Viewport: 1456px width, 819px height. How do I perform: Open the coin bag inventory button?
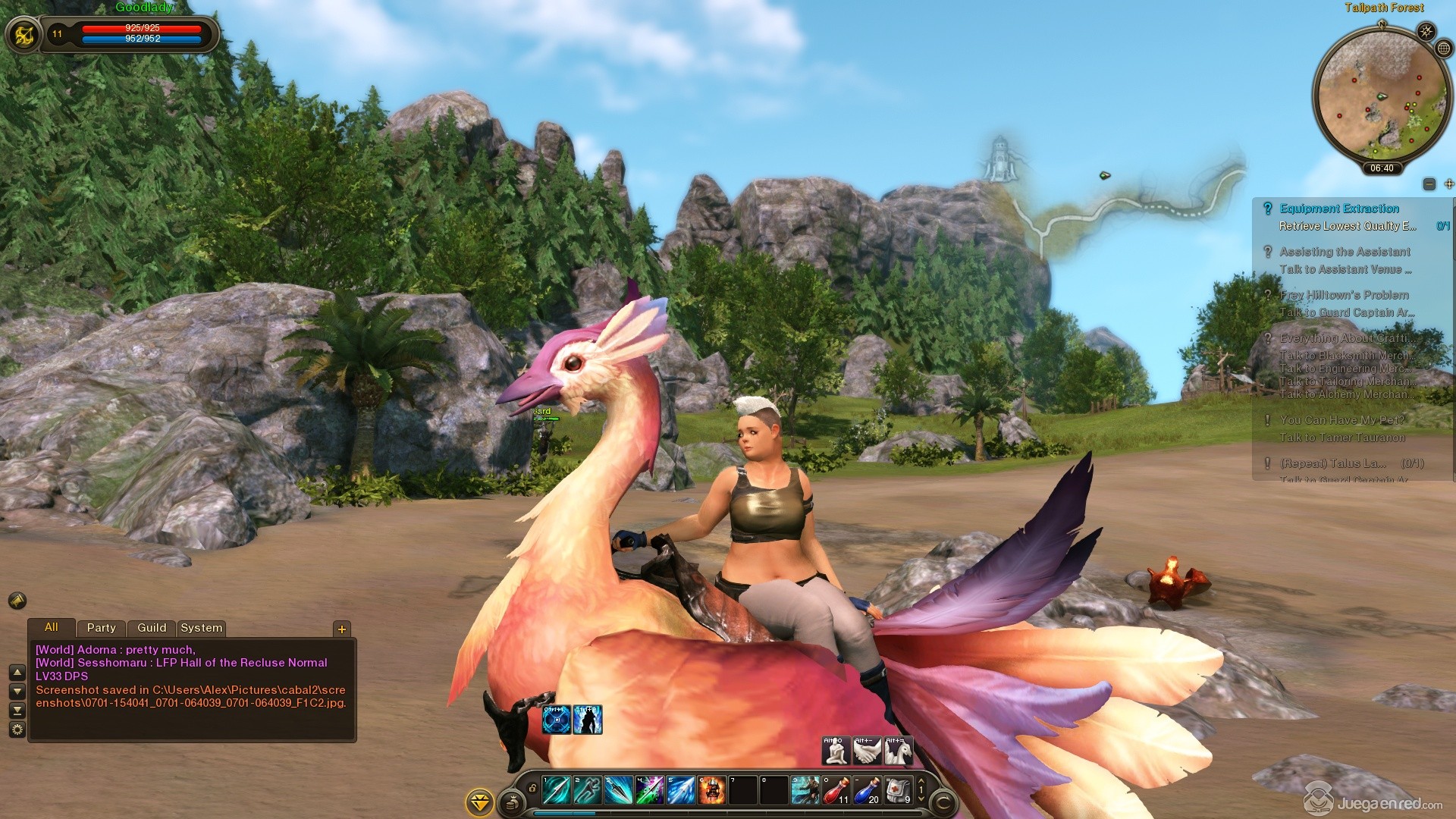[512, 801]
